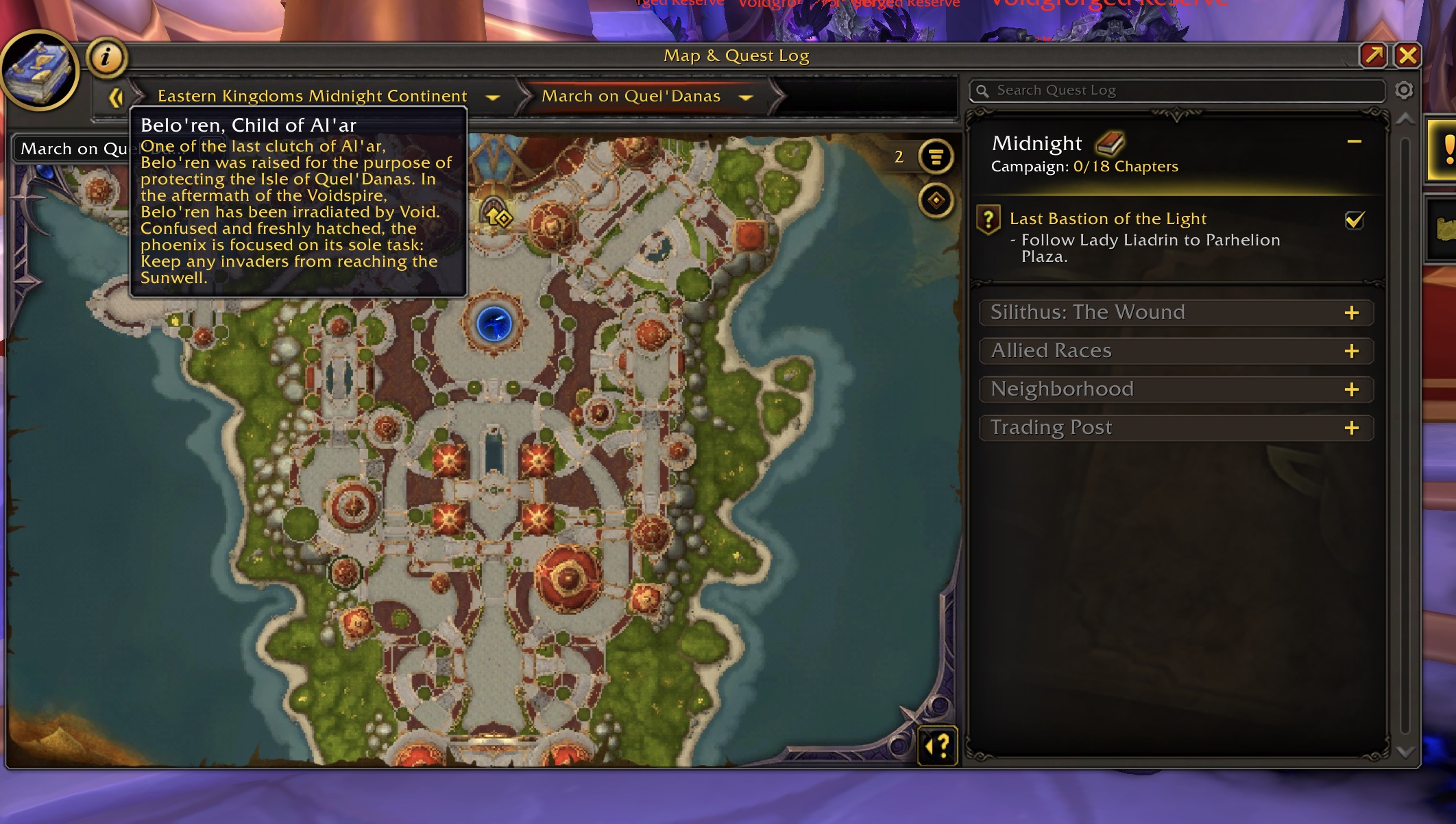Click the Midnight campaign book icon
This screenshot has height=824, width=1456.
[1110, 143]
